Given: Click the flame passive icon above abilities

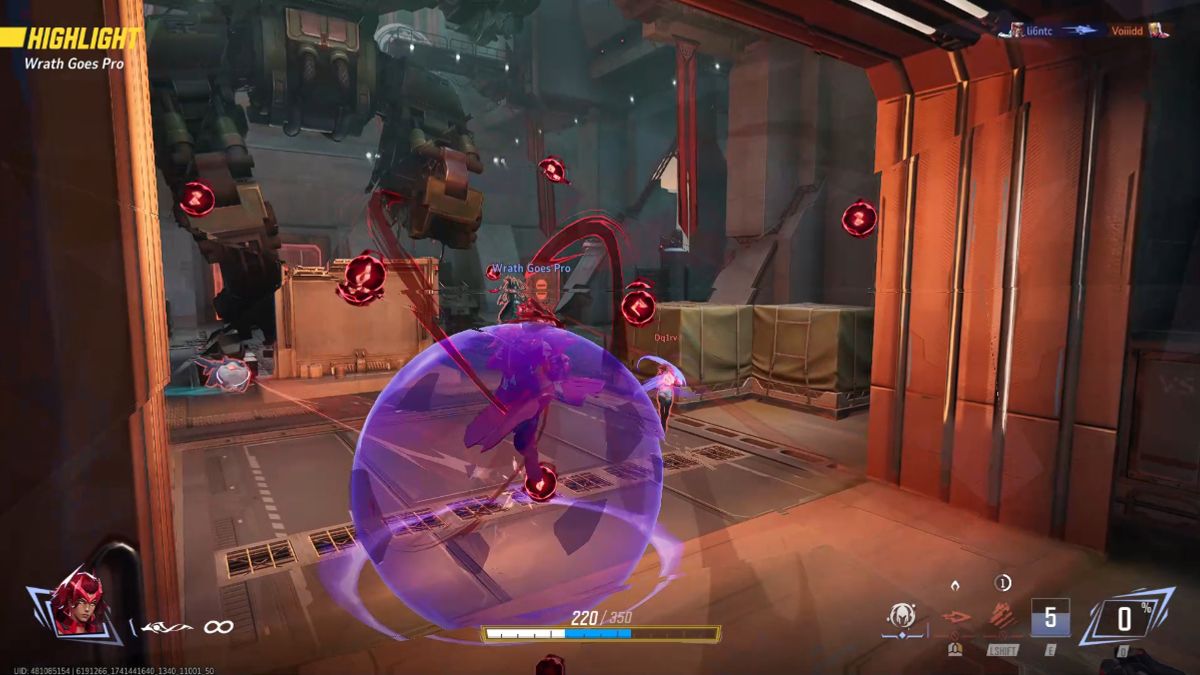Looking at the screenshot, I should [x=955, y=584].
